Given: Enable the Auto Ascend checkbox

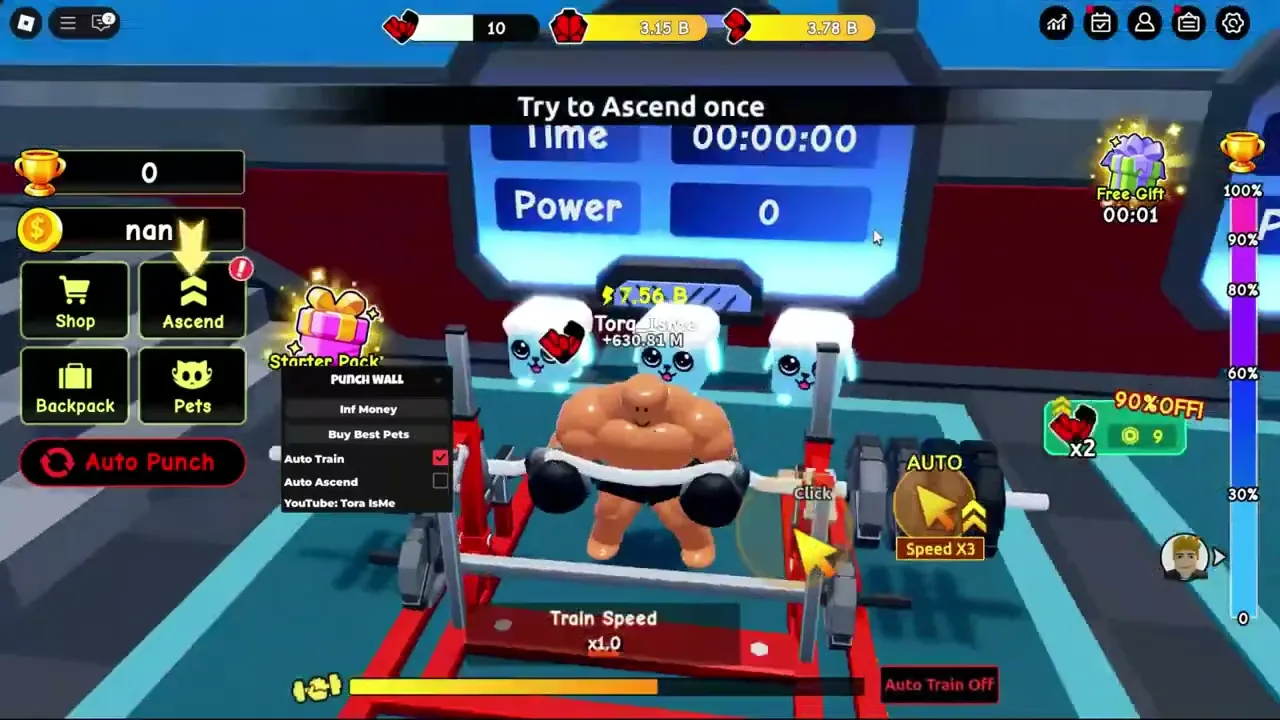Looking at the screenshot, I should 440,481.
